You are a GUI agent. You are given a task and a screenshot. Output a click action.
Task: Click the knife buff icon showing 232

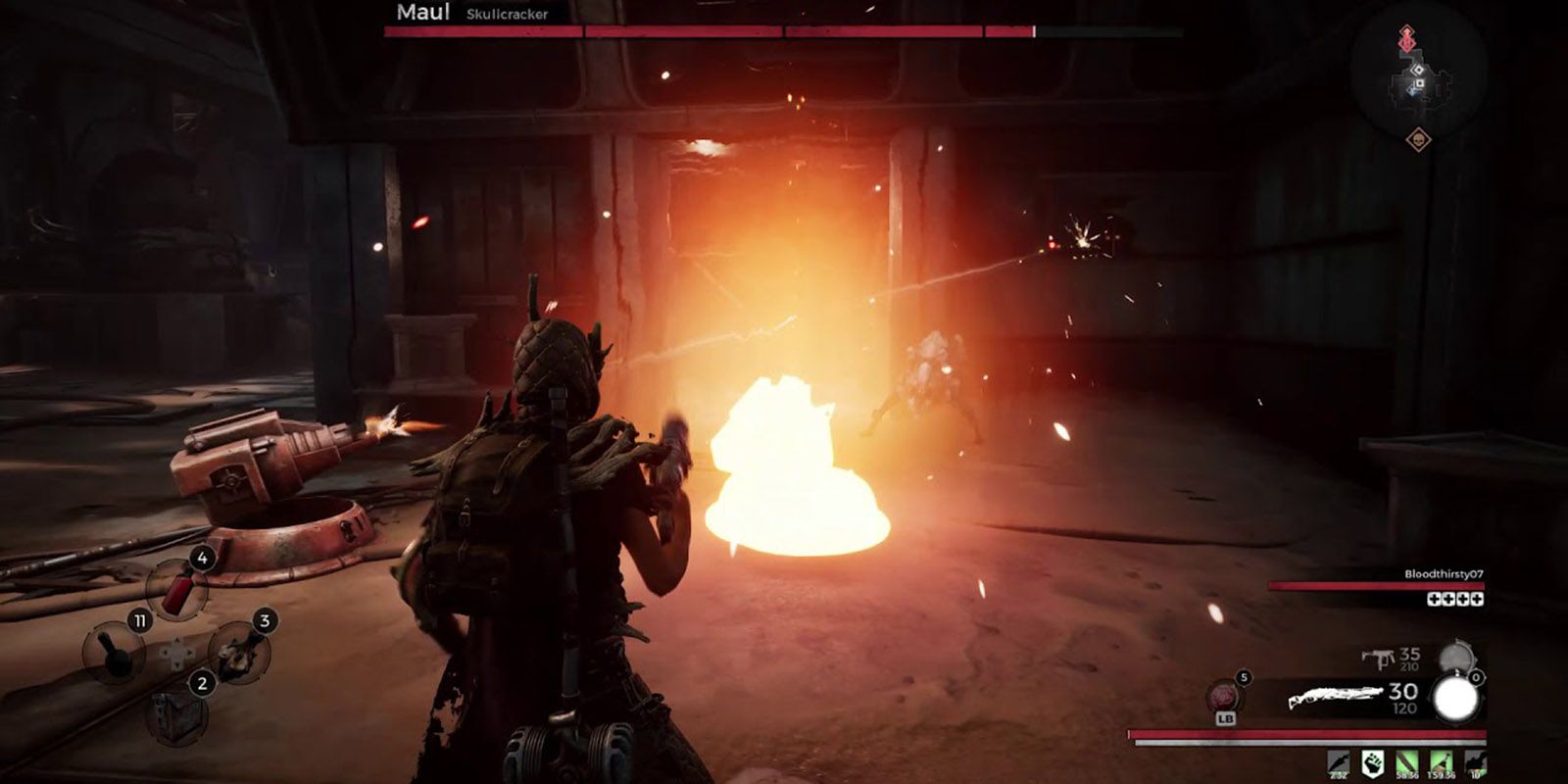[1339, 763]
